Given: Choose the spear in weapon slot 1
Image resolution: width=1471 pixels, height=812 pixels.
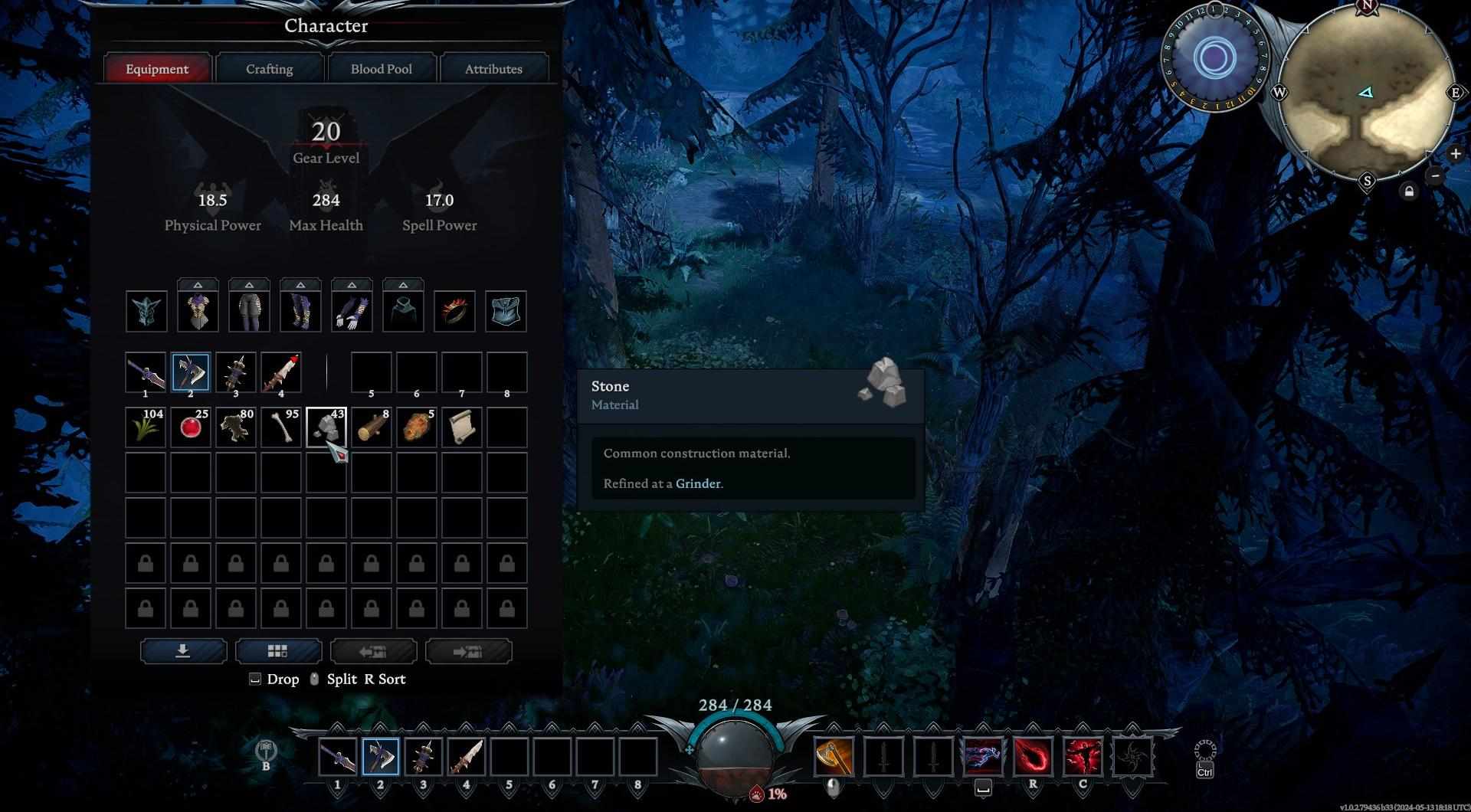Looking at the screenshot, I should [146, 372].
